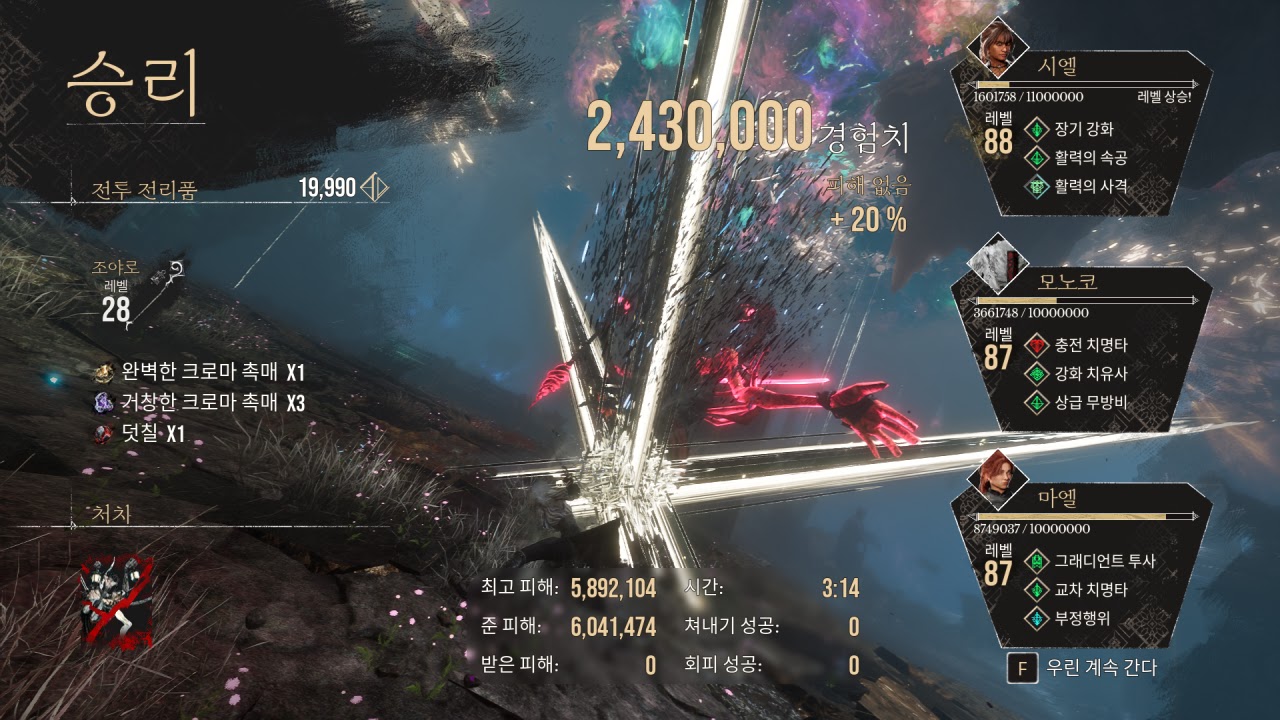The image size is (1280, 720).
Task: Click the 충전 치명타 skill icon
Action: coord(1038,346)
